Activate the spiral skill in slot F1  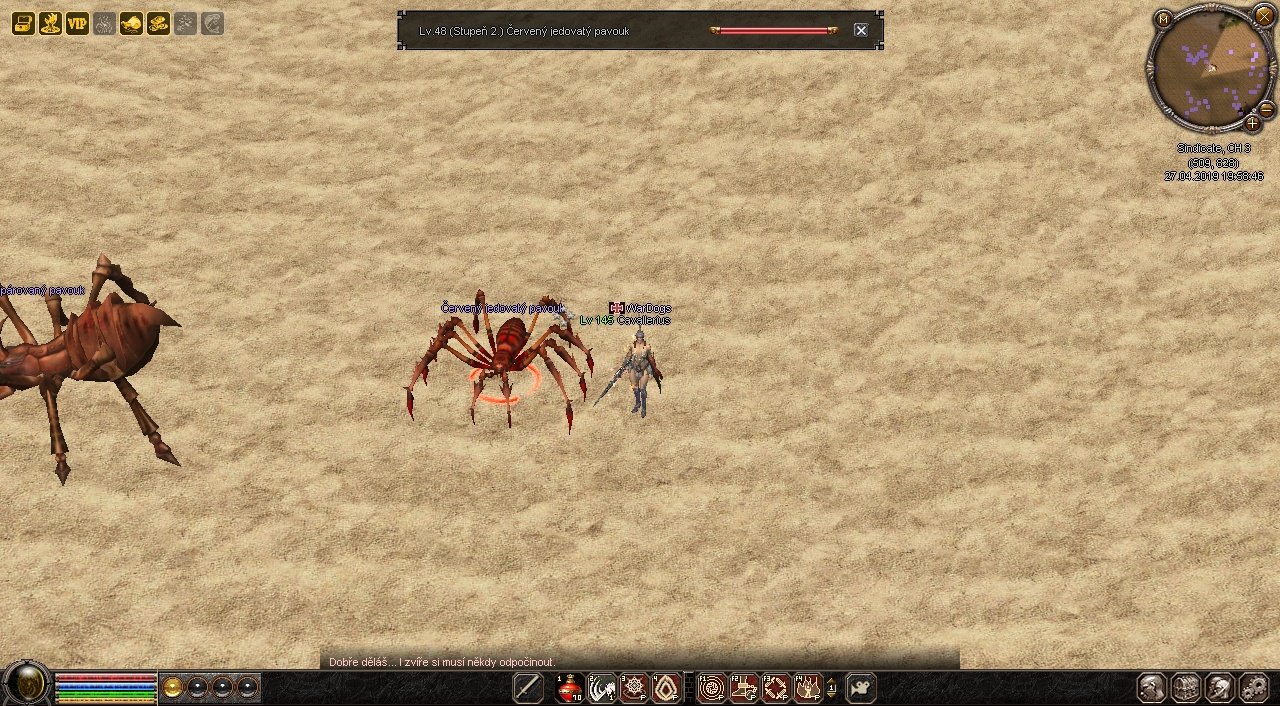(712, 688)
